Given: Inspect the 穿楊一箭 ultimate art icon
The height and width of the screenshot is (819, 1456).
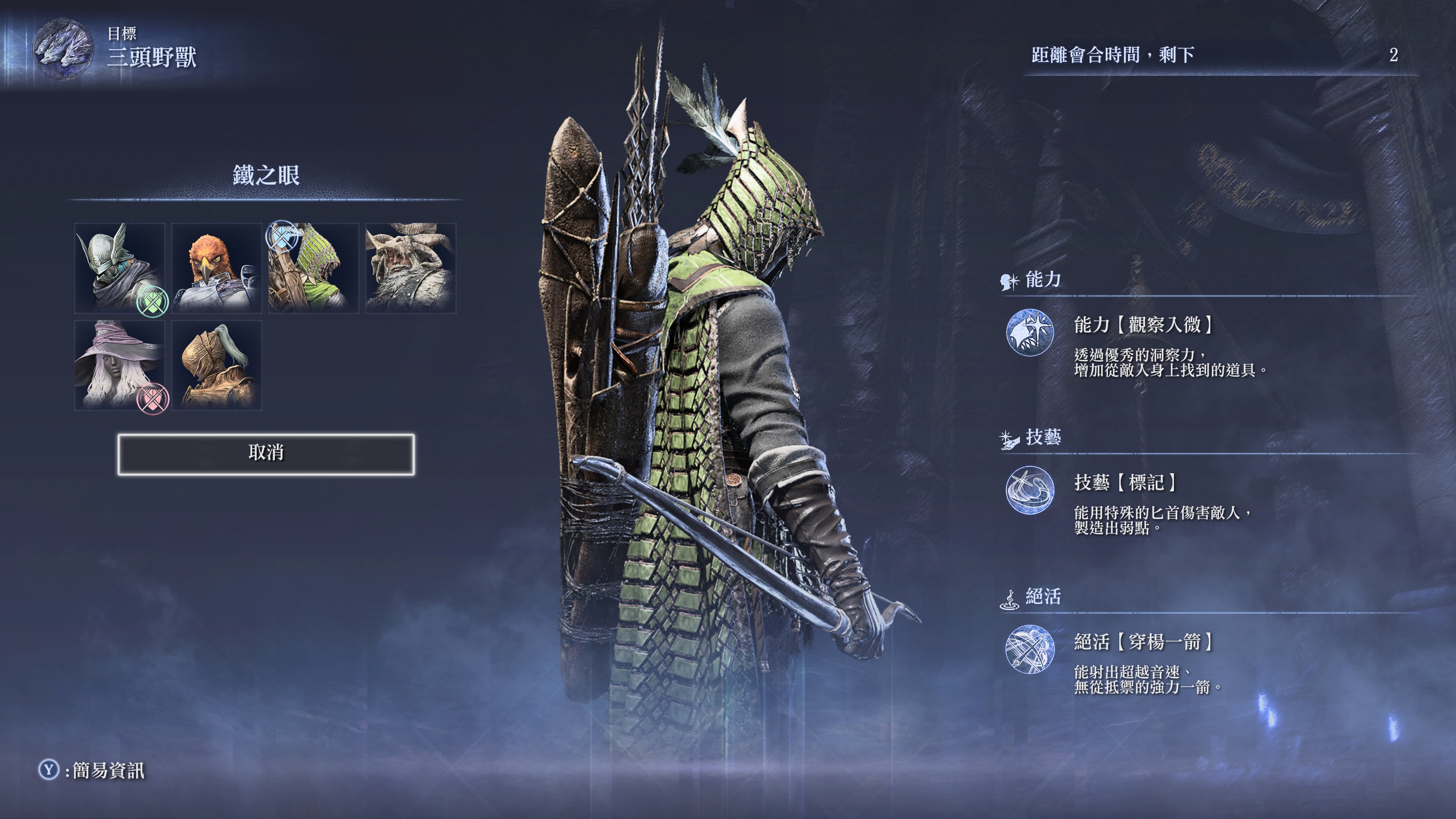Looking at the screenshot, I should click(x=1030, y=649).
